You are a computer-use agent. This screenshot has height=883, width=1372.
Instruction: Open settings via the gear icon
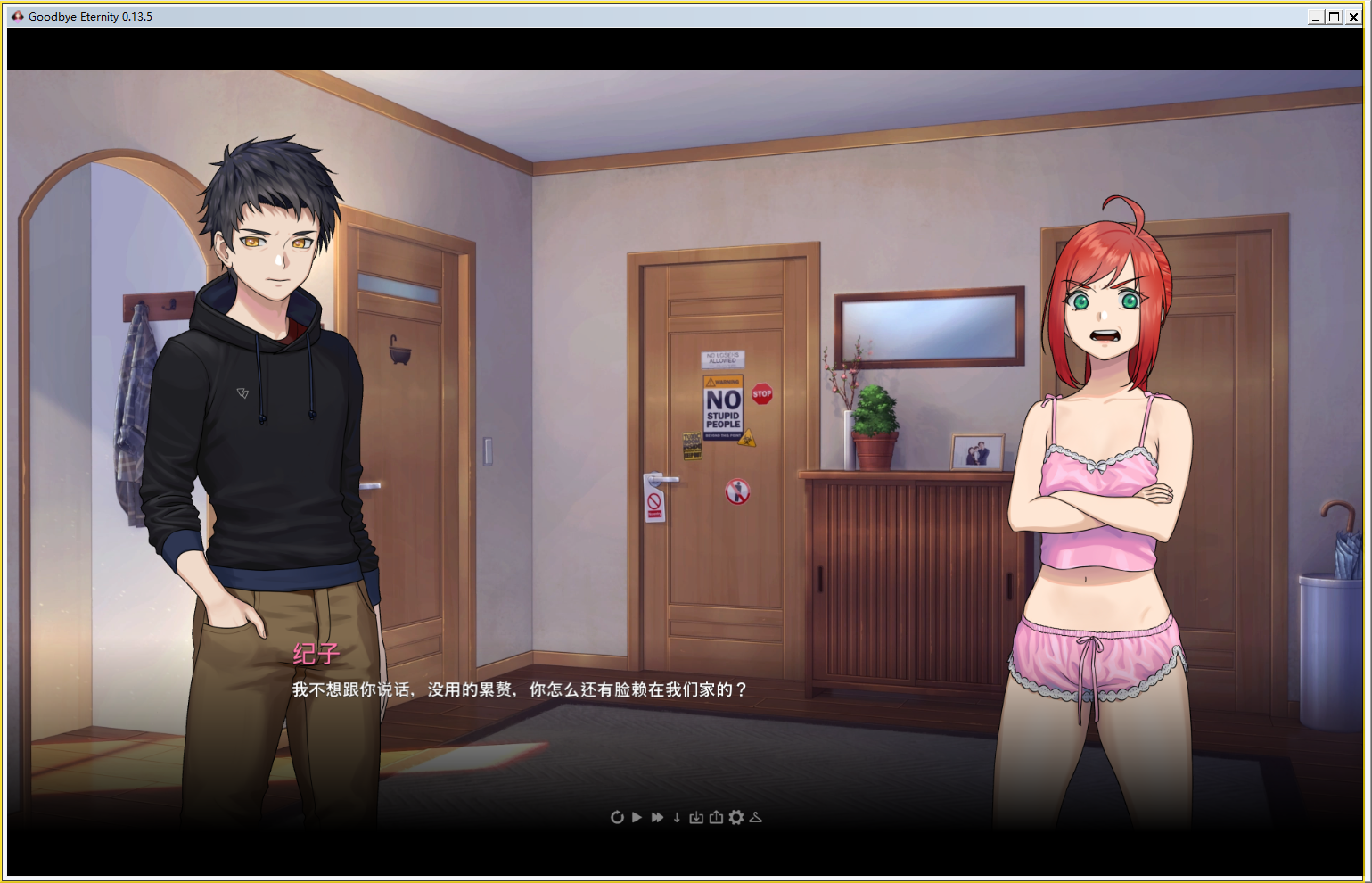[x=735, y=817]
